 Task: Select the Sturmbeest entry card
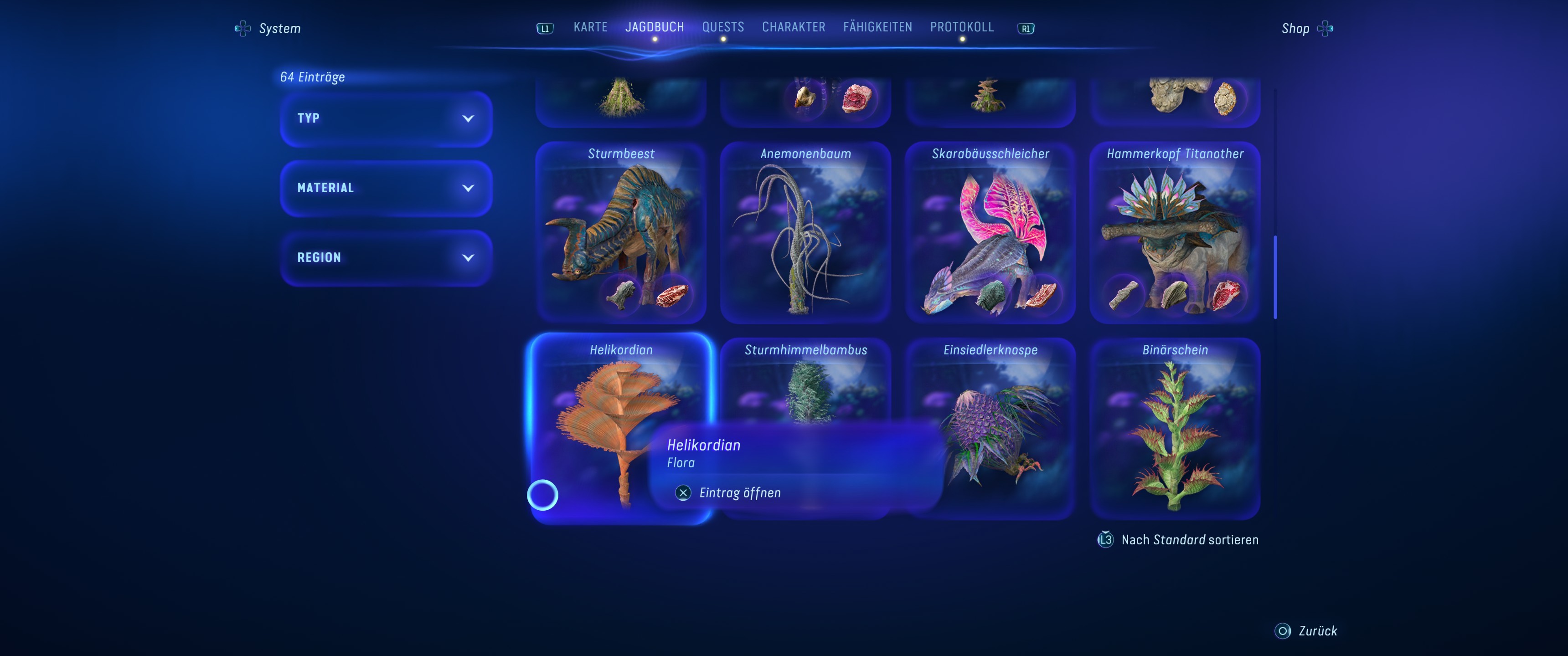[620, 232]
